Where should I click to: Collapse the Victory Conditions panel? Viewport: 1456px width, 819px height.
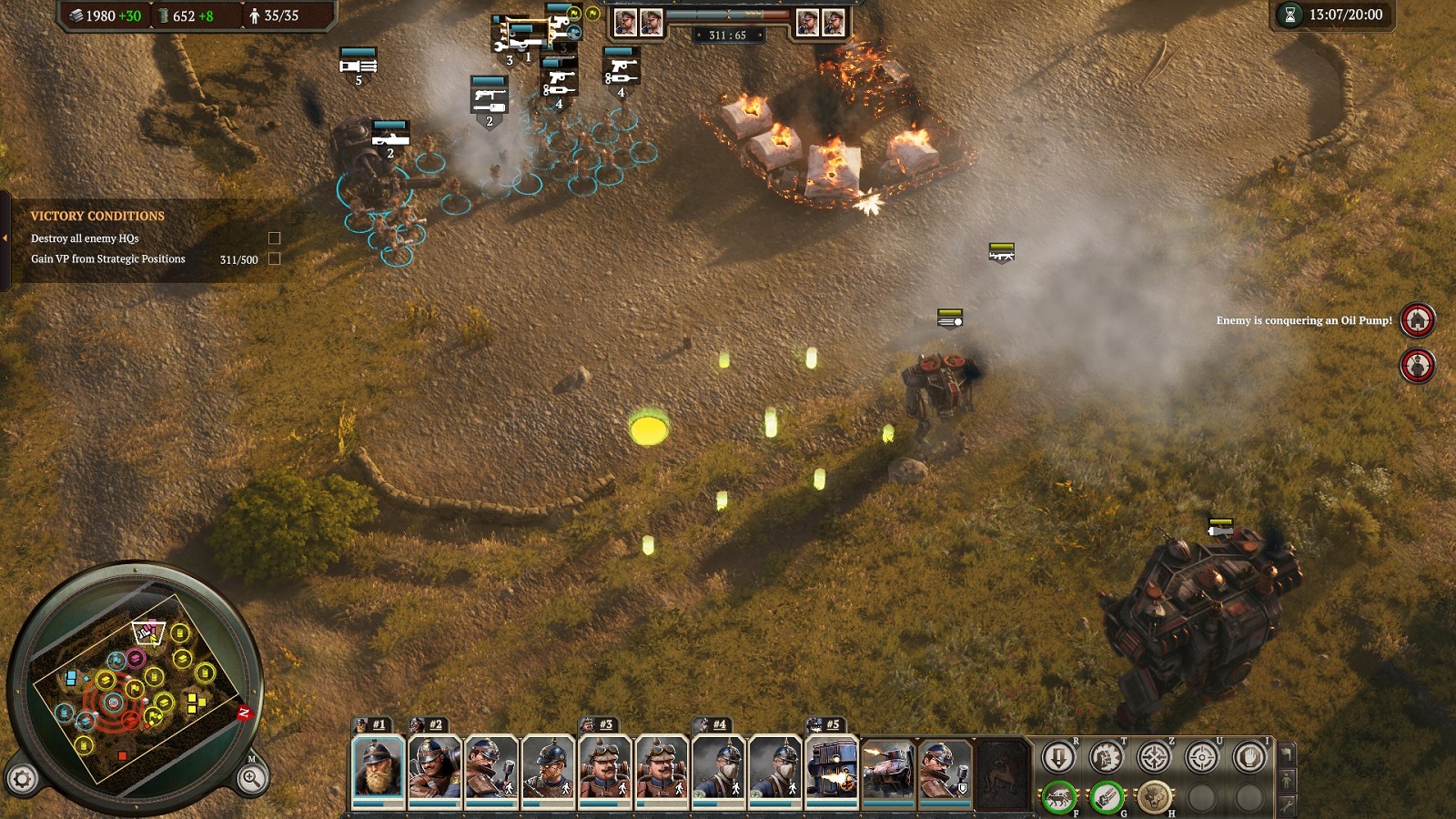5,238
